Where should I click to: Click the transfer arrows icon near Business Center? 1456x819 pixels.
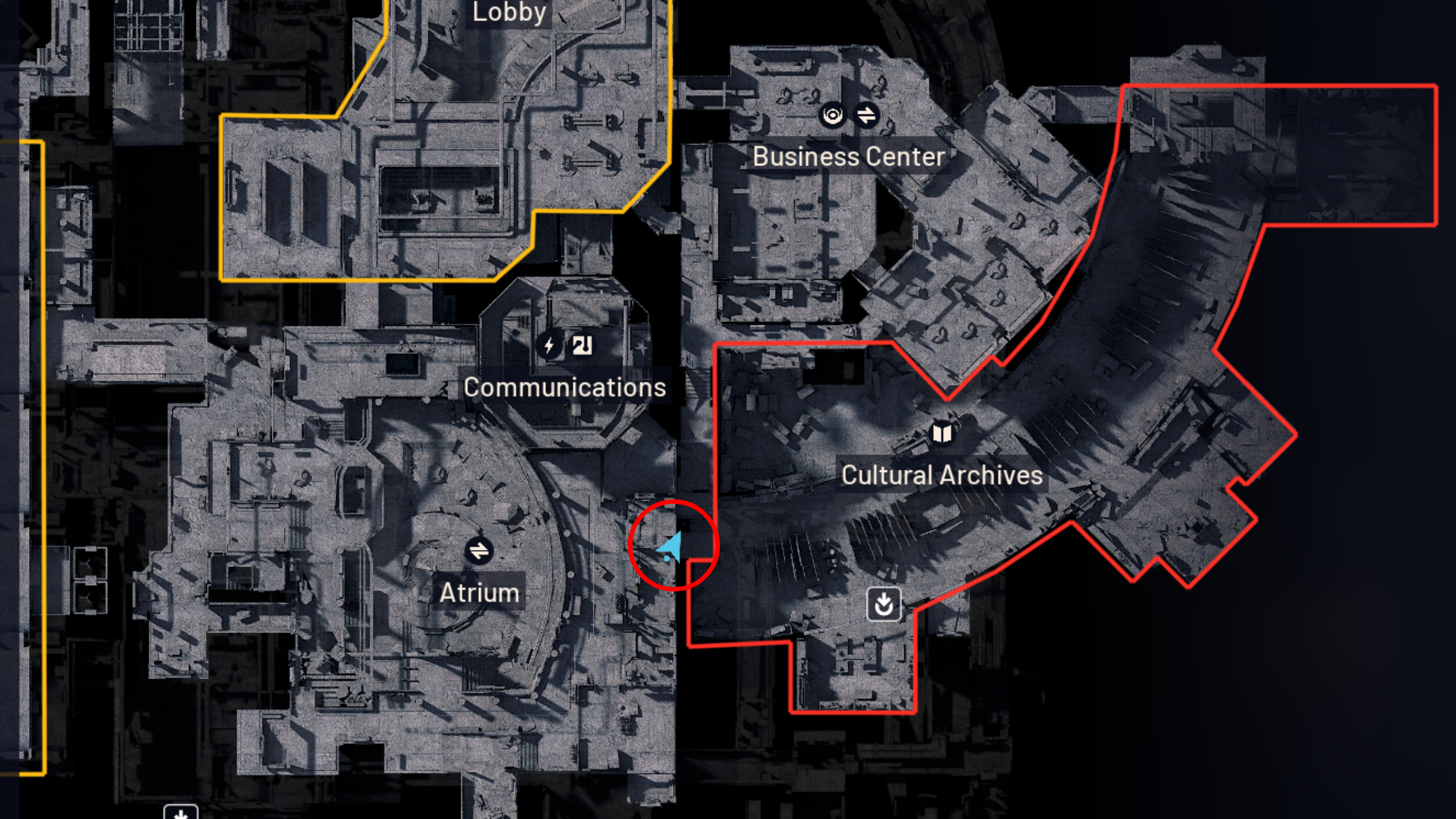click(x=867, y=115)
